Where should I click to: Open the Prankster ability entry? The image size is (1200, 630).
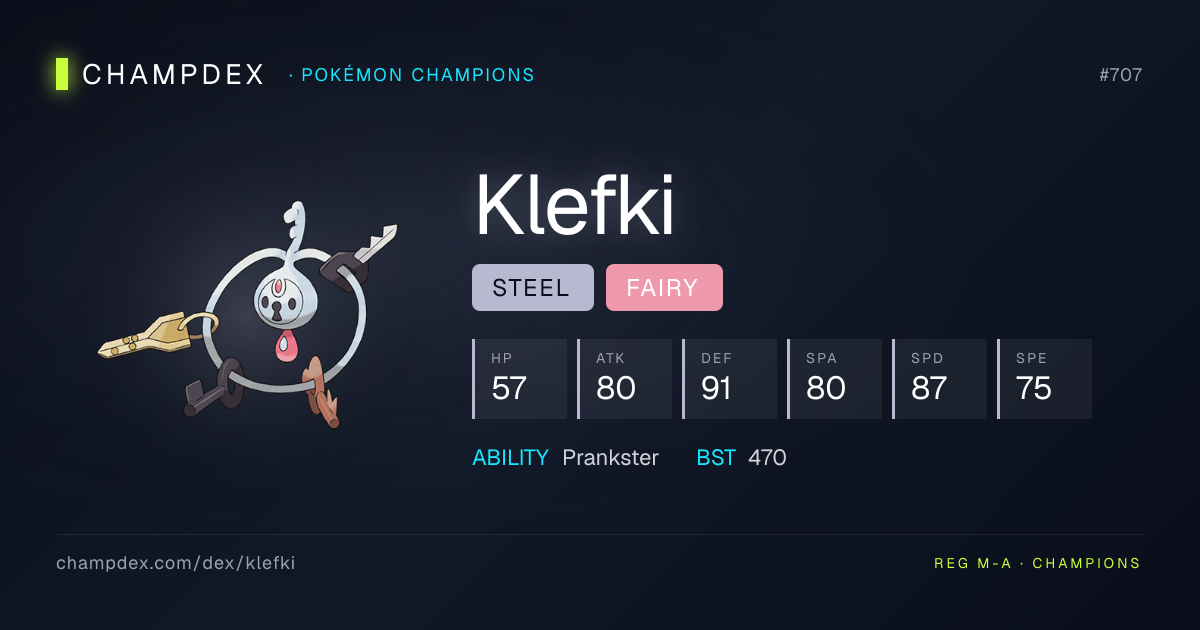610,458
